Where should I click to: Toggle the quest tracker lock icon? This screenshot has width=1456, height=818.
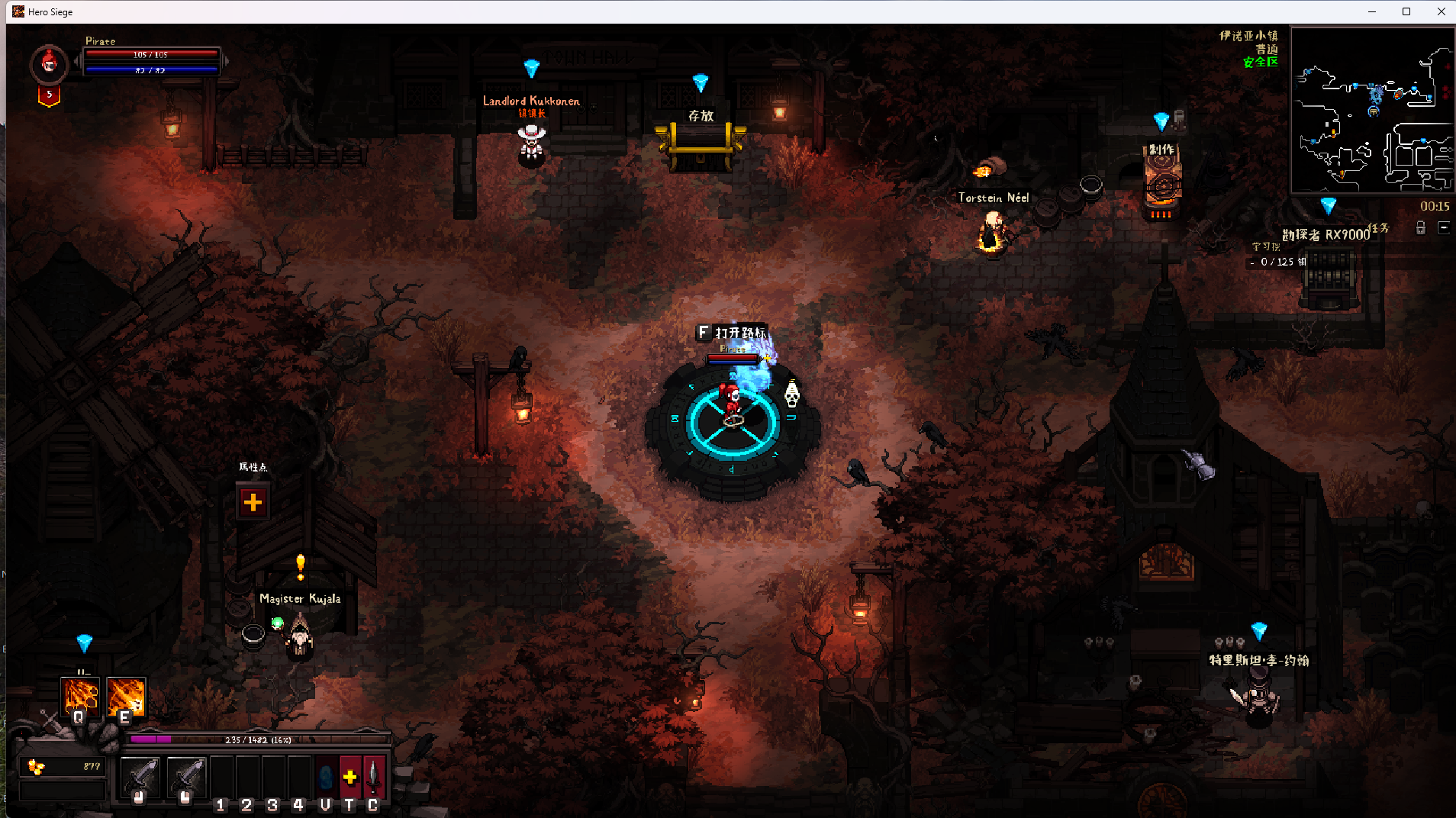1421,227
